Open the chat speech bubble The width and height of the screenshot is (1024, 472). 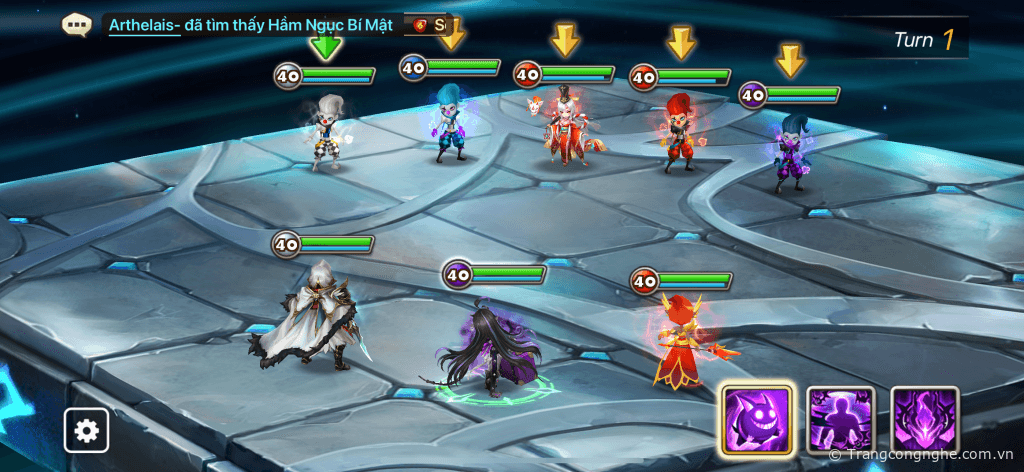(x=77, y=25)
